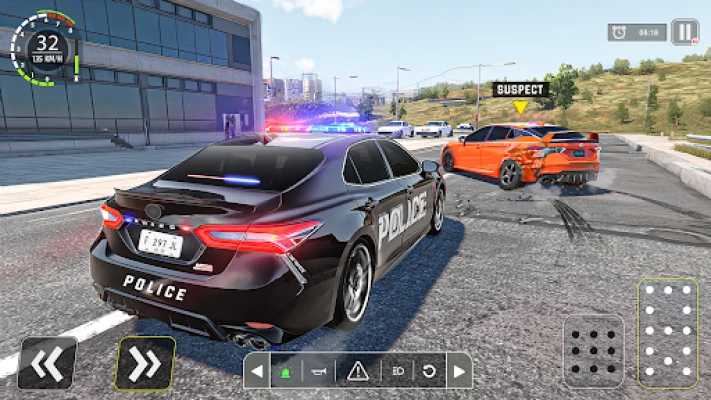The image size is (711, 400).
Task: Pause the game
Action: [x=685, y=32]
